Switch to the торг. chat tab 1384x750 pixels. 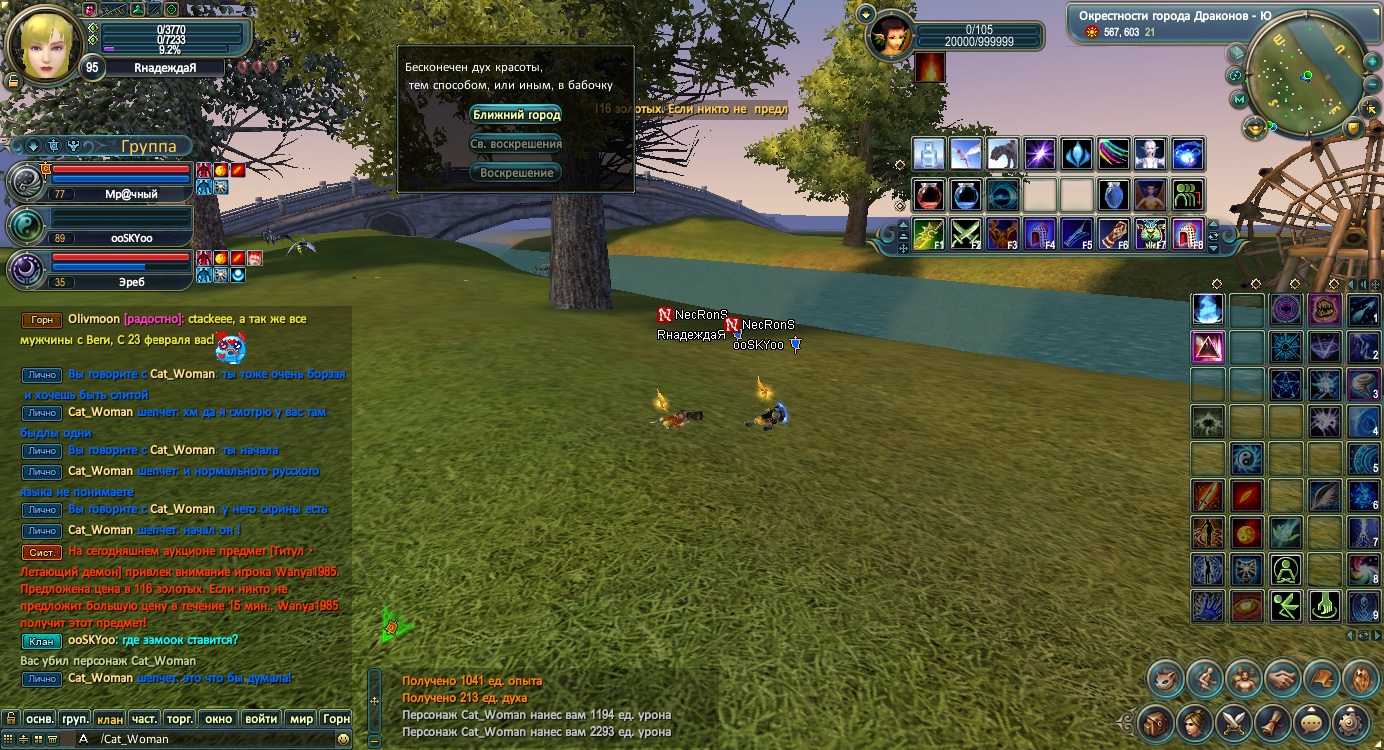coord(180,719)
